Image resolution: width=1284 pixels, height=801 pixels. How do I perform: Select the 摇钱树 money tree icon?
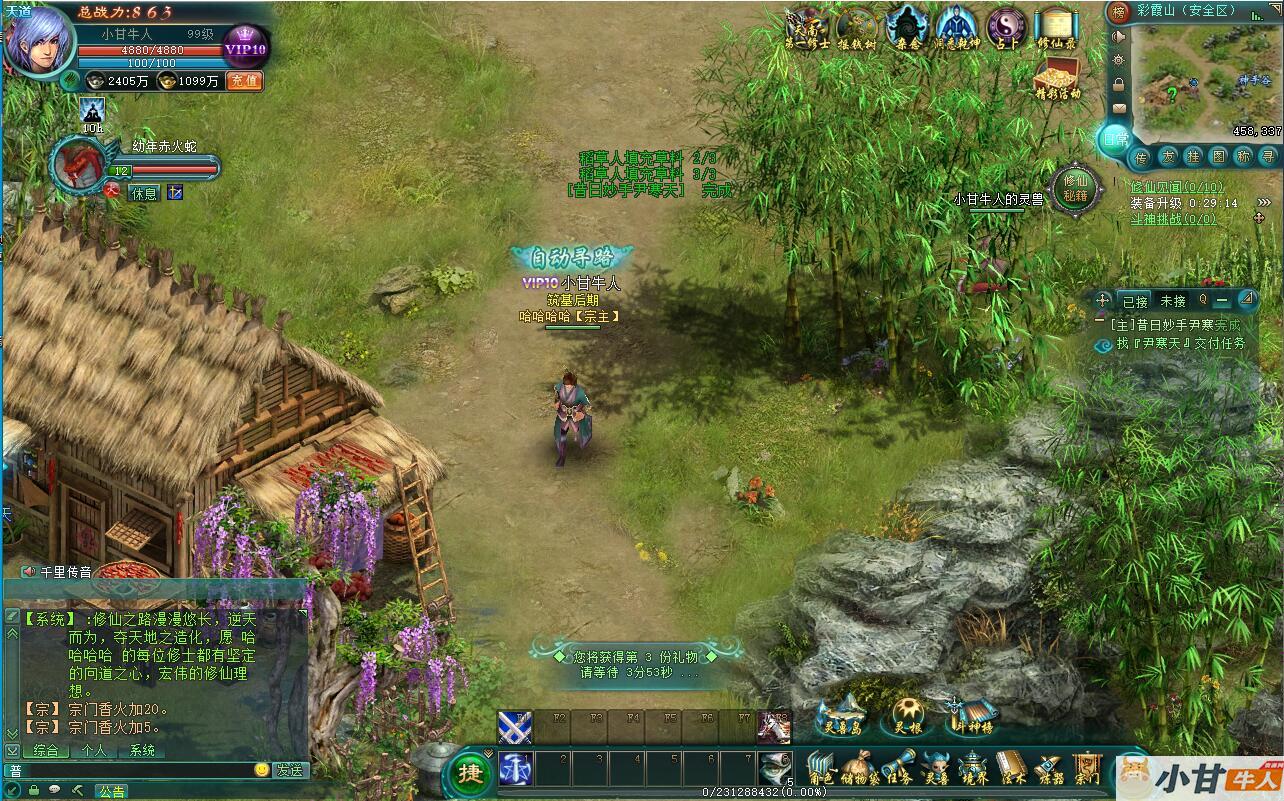856,28
